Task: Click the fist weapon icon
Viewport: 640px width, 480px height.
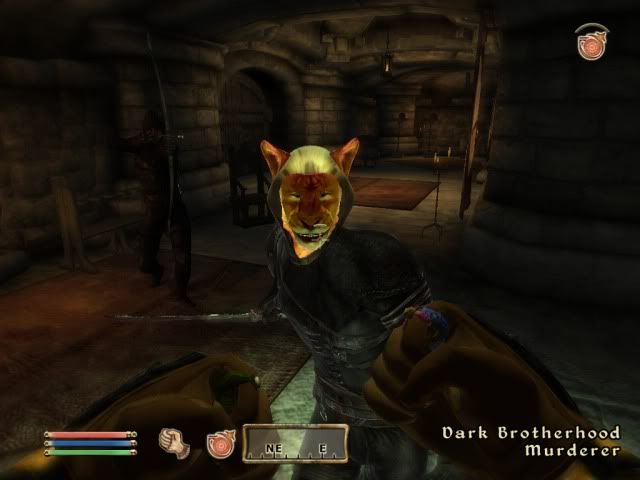Action: 174,440
